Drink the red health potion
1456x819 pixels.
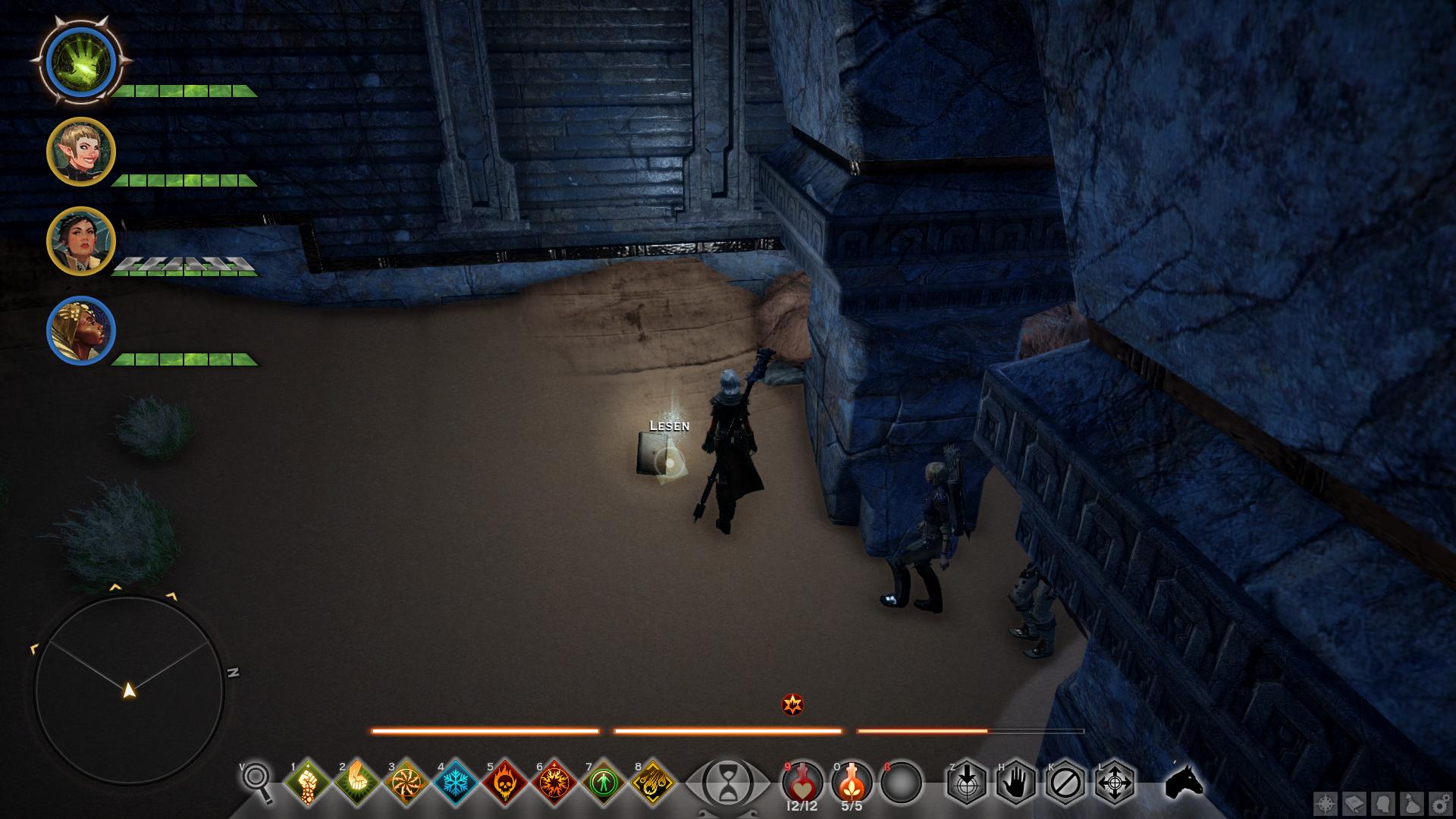click(802, 782)
